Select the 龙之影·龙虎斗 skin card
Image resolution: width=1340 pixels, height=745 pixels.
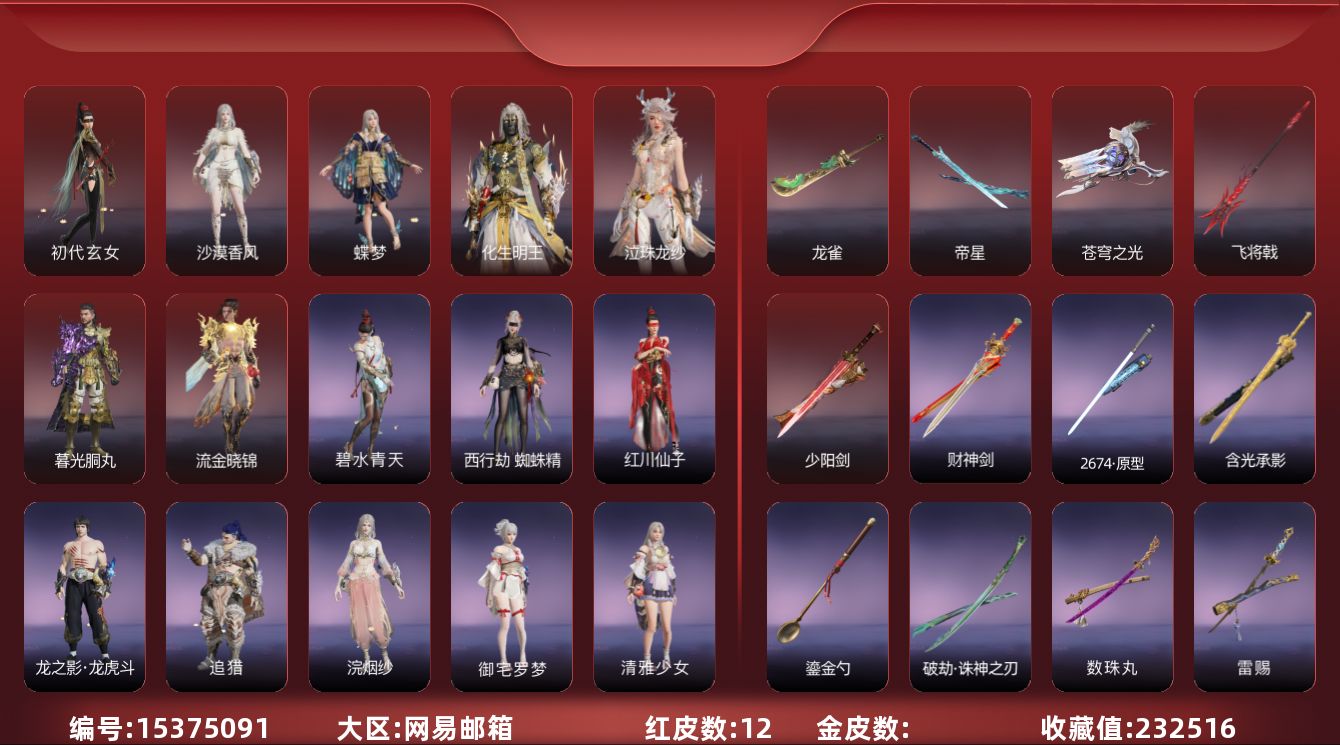click(85, 596)
